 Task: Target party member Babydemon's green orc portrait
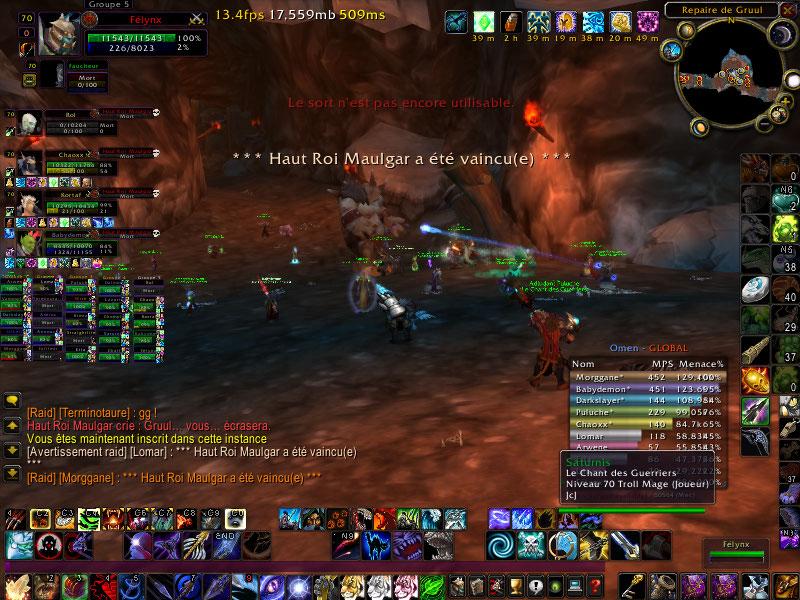(x=28, y=242)
